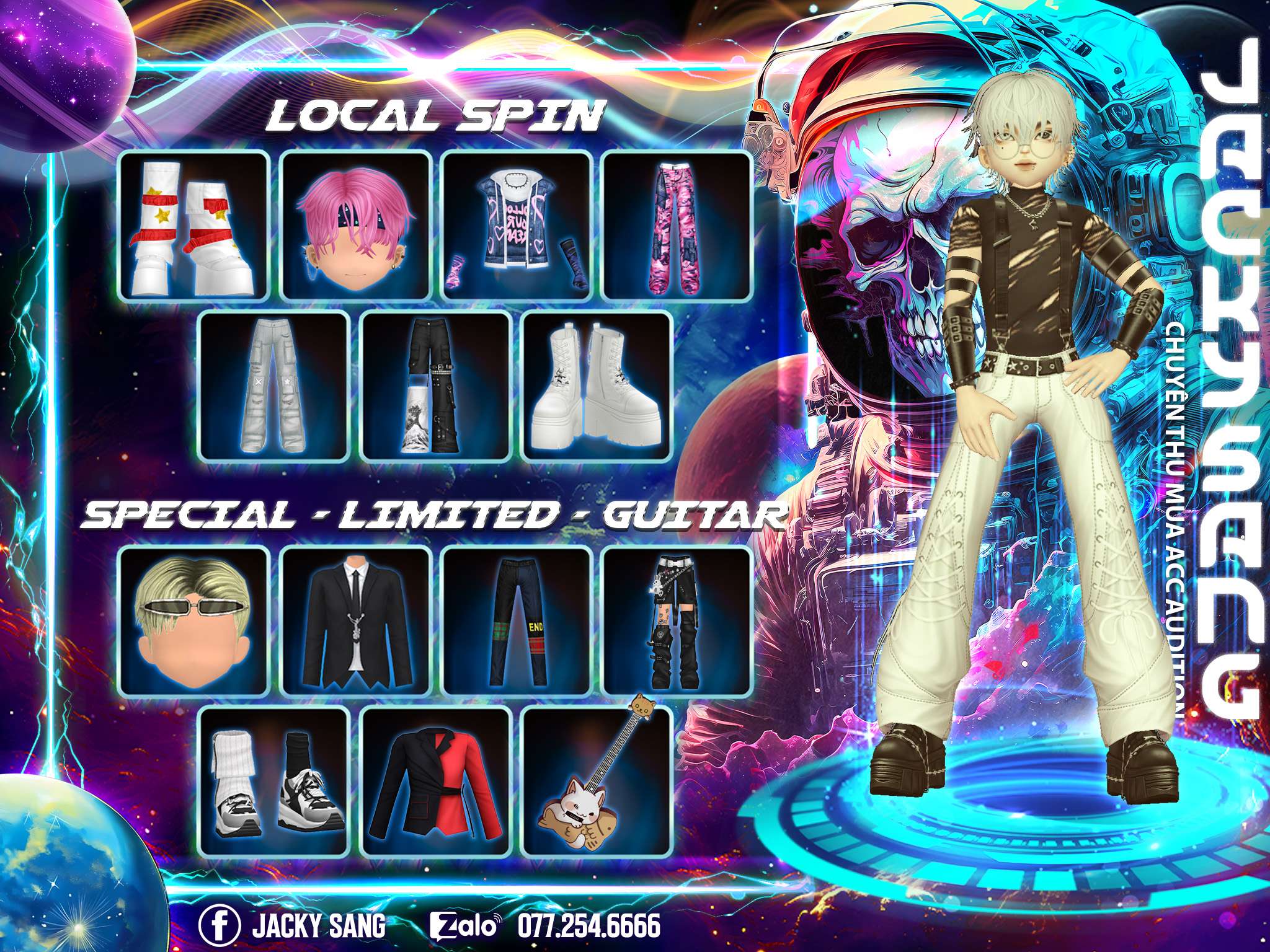Select the pink camo pants tile
The height and width of the screenshot is (952, 1270).
[677, 226]
